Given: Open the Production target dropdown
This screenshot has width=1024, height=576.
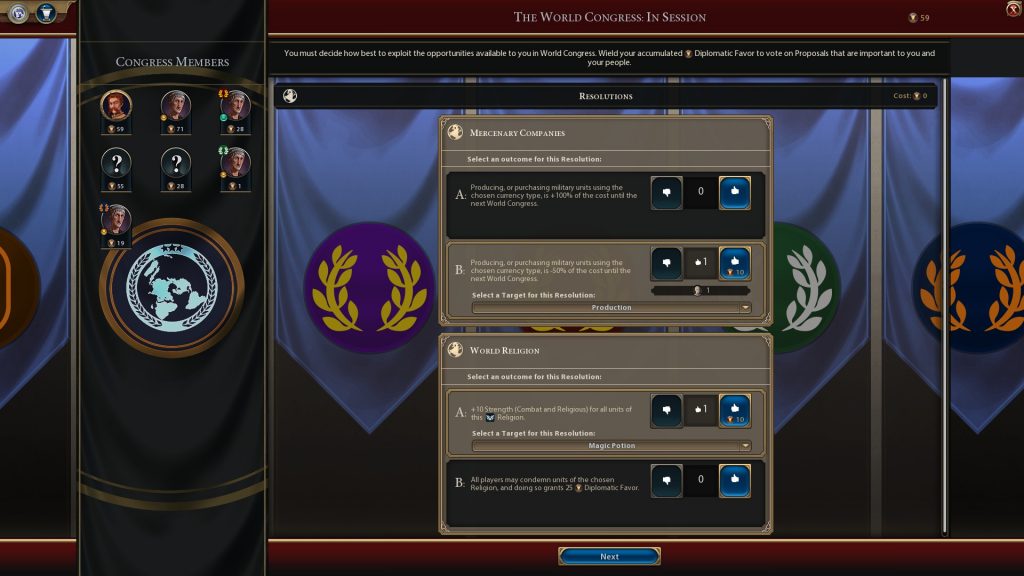Looking at the screenshot, I should pyautogui.click(x=611, y=308).
